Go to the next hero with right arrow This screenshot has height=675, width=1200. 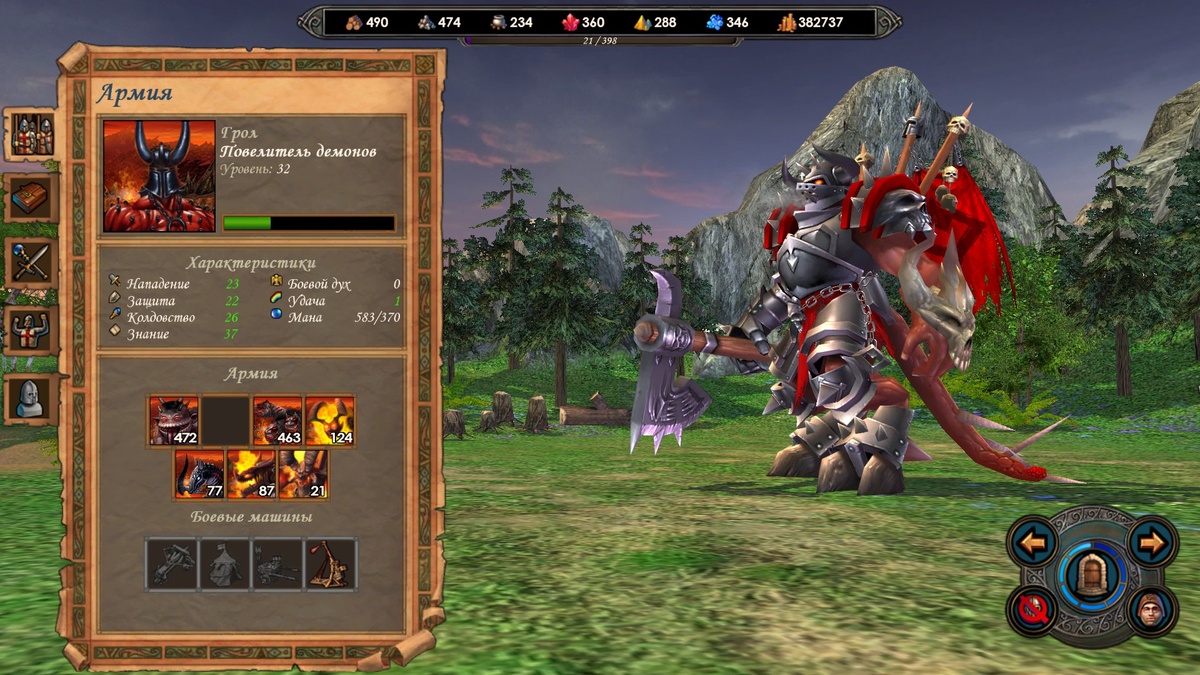click(x=1152, y=543)
